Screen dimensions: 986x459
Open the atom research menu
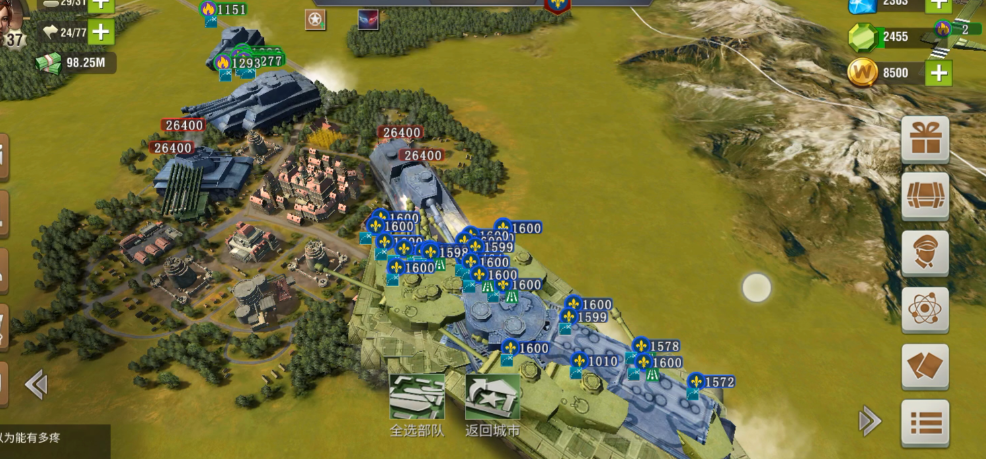(x=925, y=310)
